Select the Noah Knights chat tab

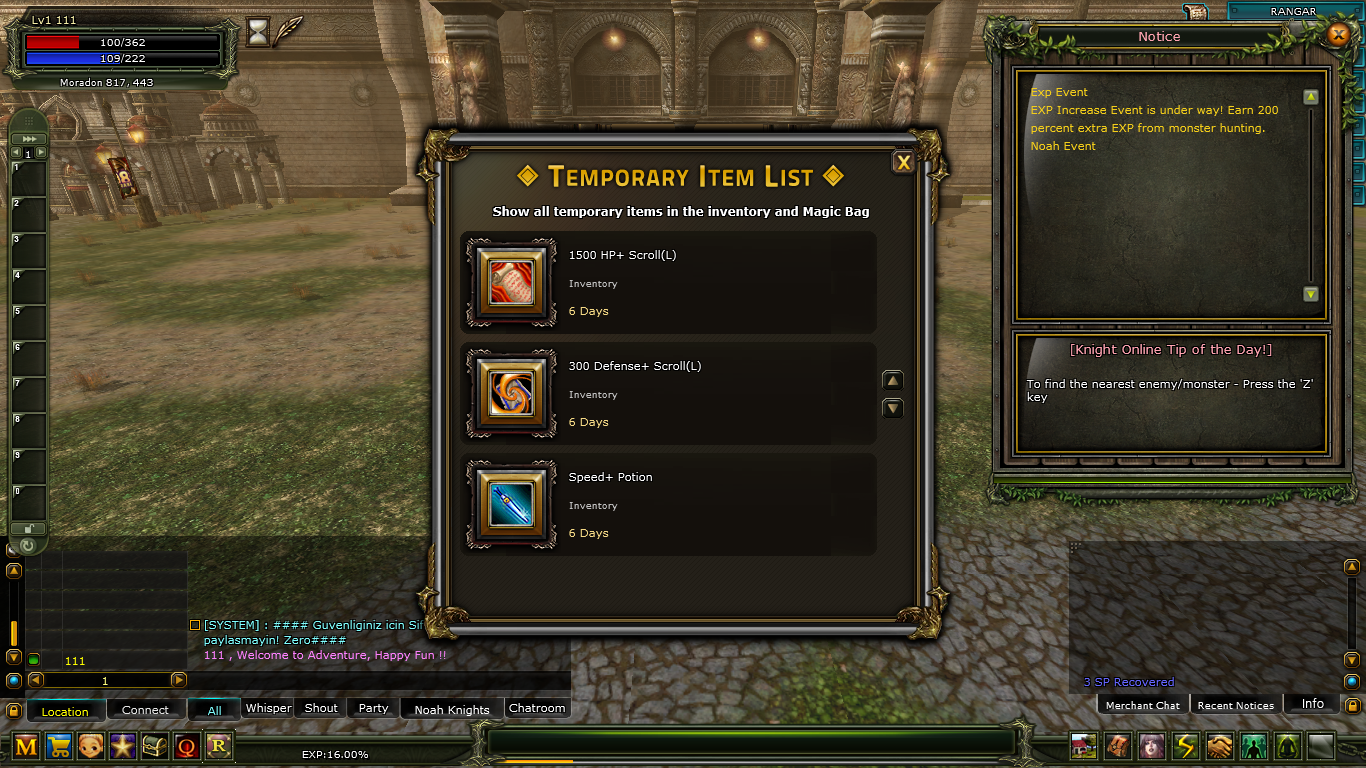tap(452, 709)
